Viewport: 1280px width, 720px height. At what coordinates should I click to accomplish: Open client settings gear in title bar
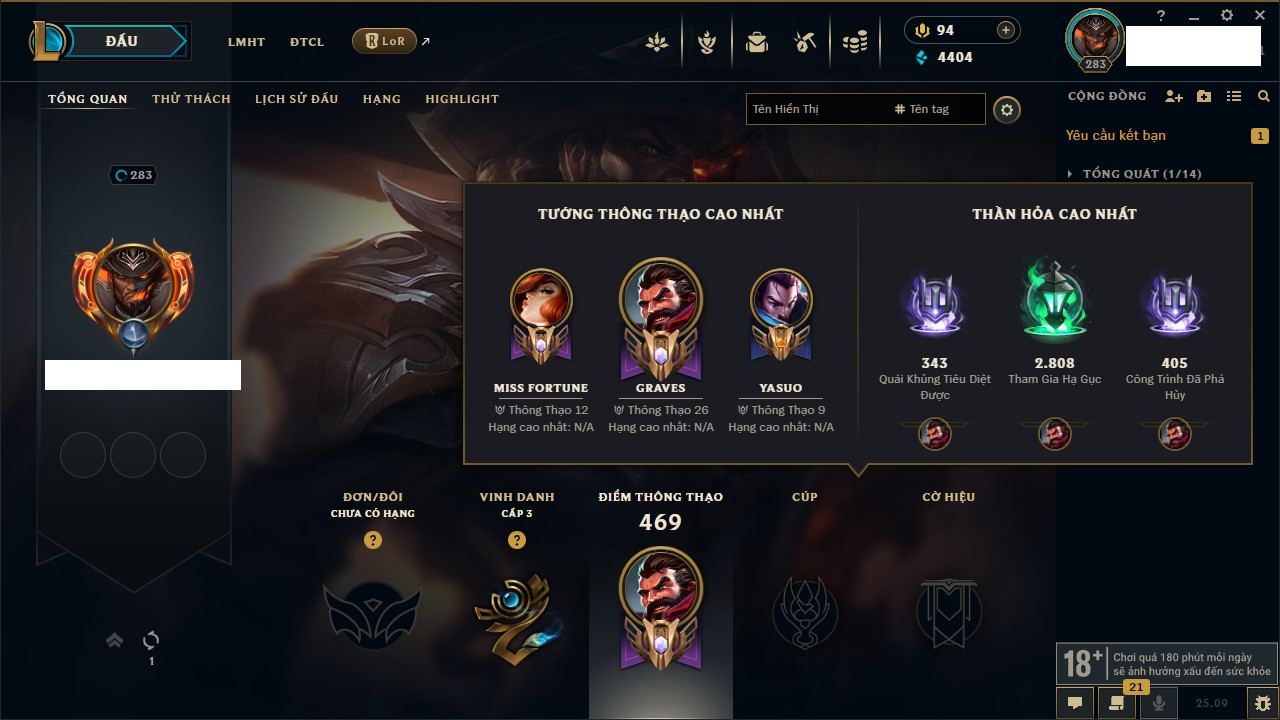1226,15
